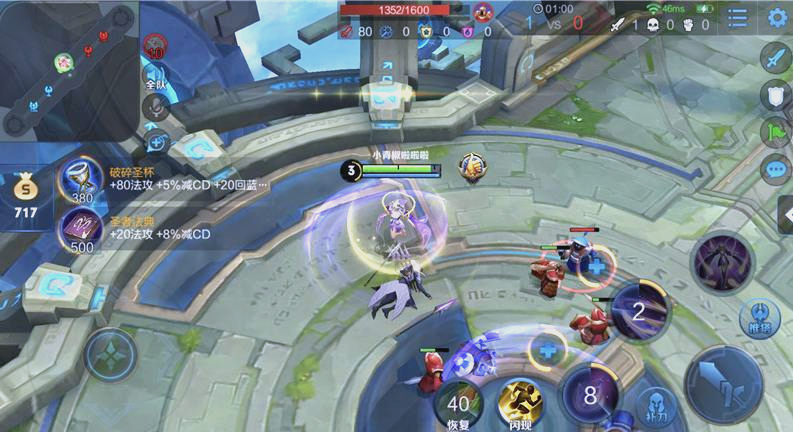
Task: Send the green flag gather signal
Action: (x=775, y=132)
